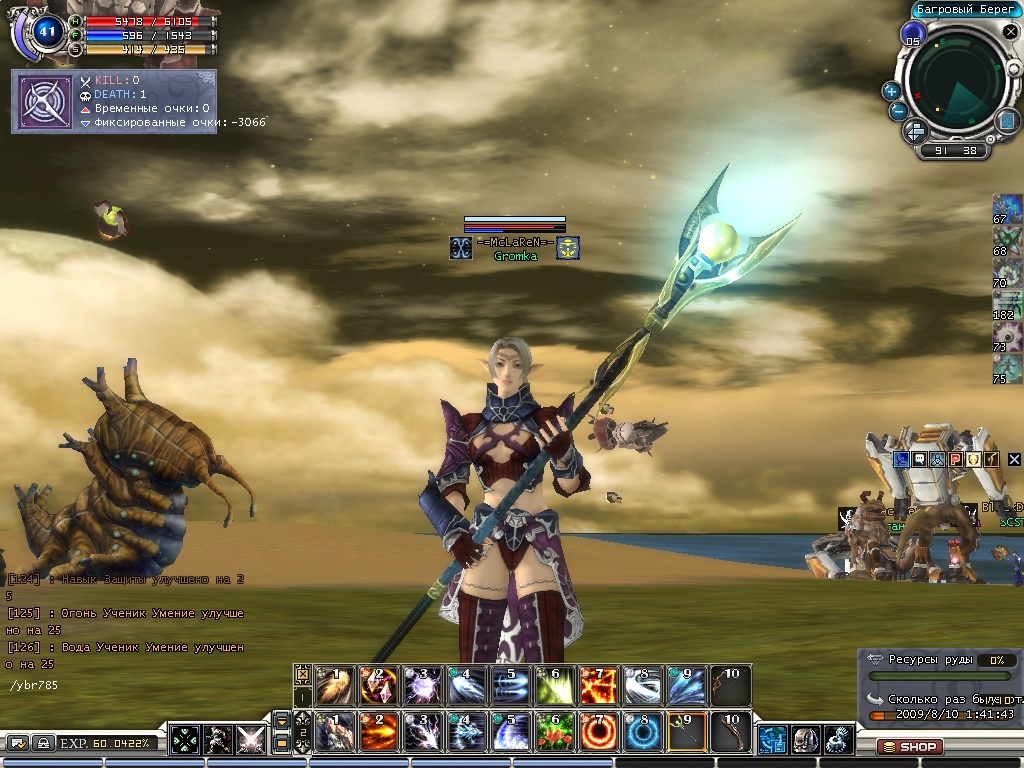Activate the fire ring skill in slot 7

tap(599, 733)
